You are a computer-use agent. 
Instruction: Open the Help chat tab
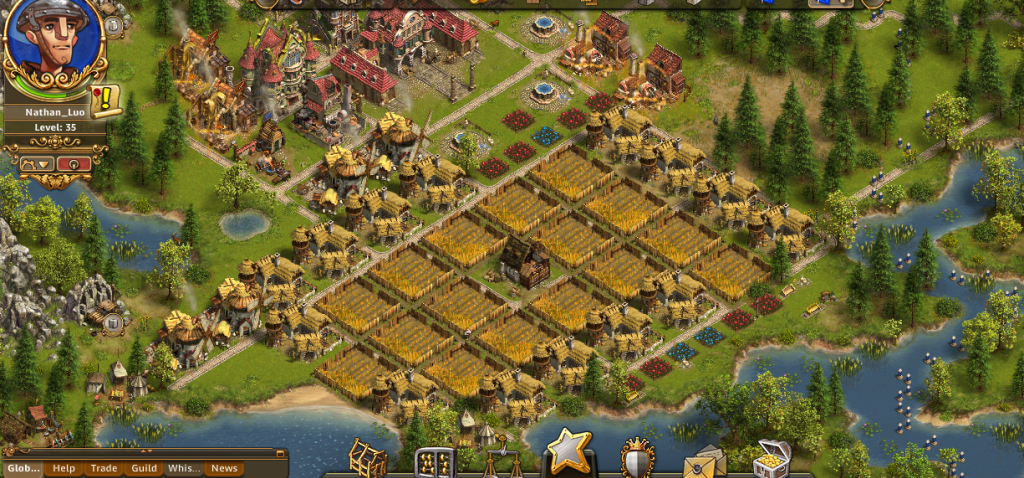coord(64,468)
